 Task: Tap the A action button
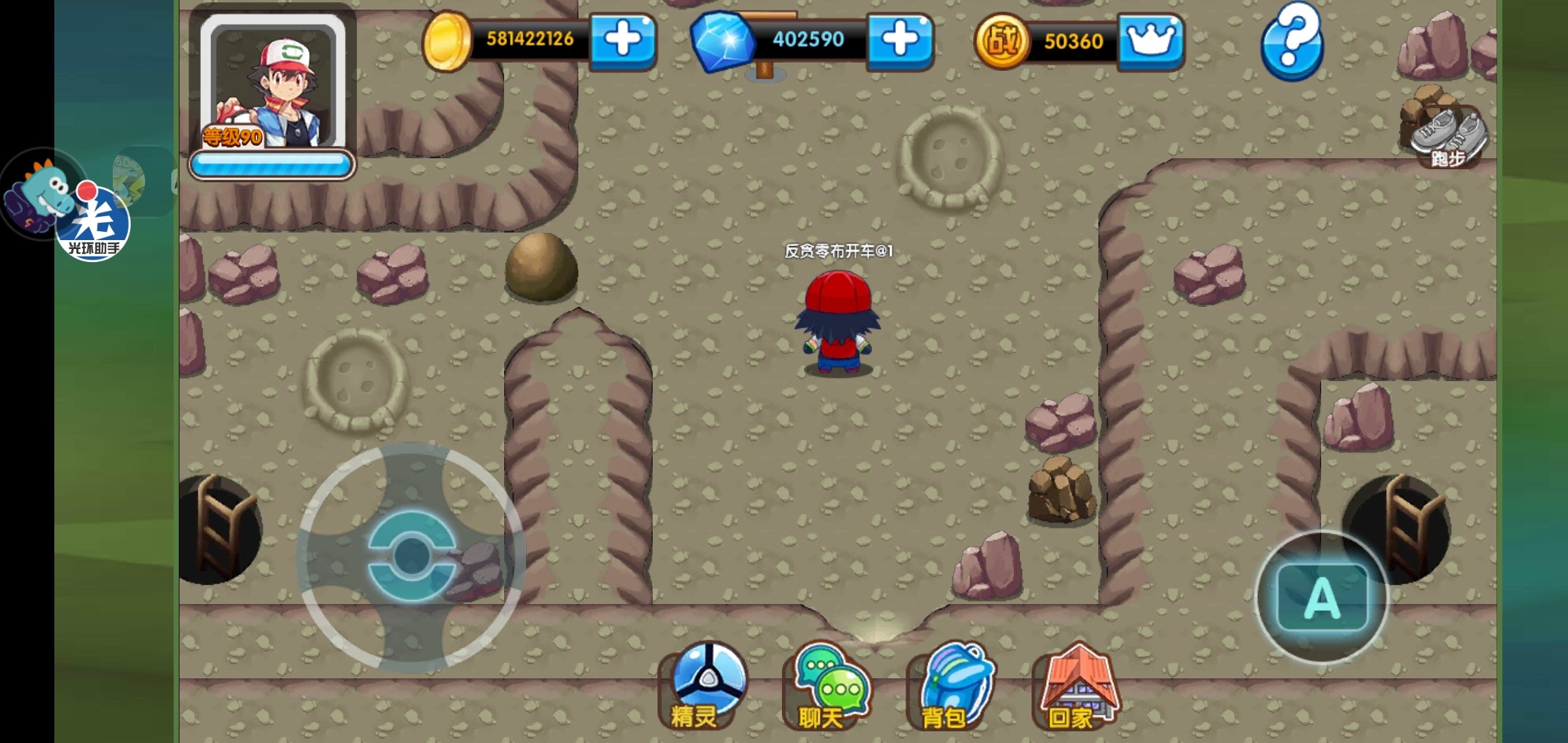coord(1322,597)
